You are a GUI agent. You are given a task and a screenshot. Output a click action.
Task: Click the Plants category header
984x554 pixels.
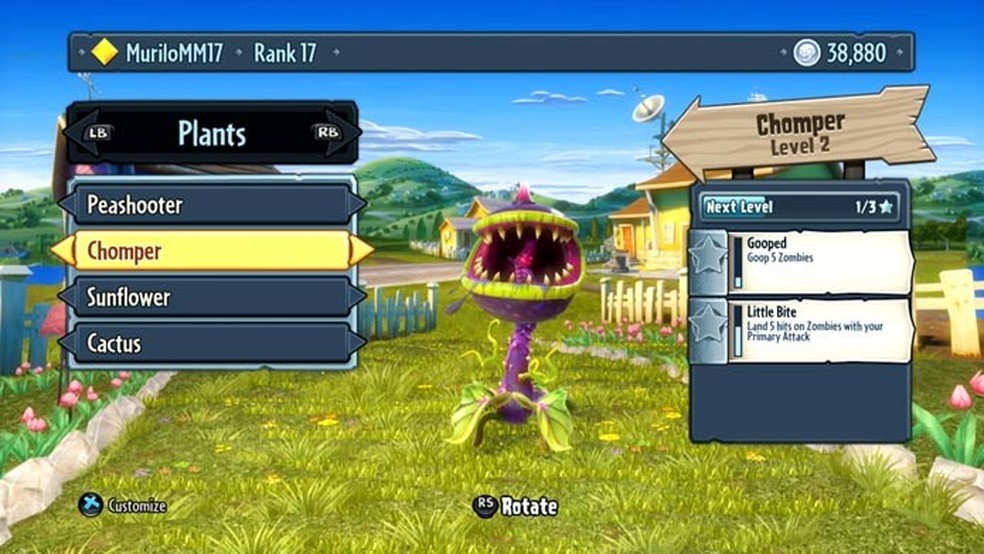pyautogui.click(x=211, y=133)
